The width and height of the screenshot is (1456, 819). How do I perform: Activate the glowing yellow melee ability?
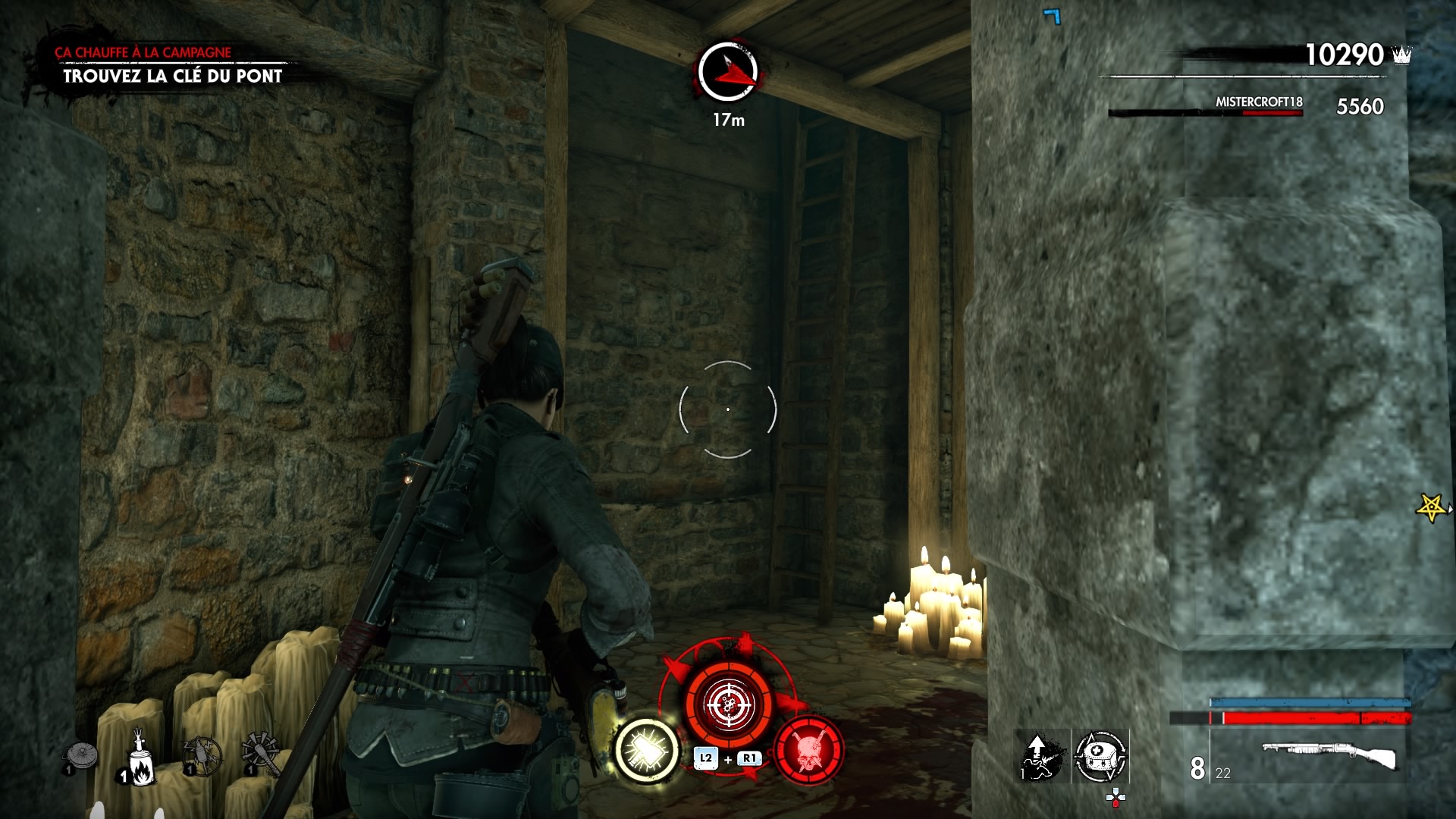tap(646, 749)
